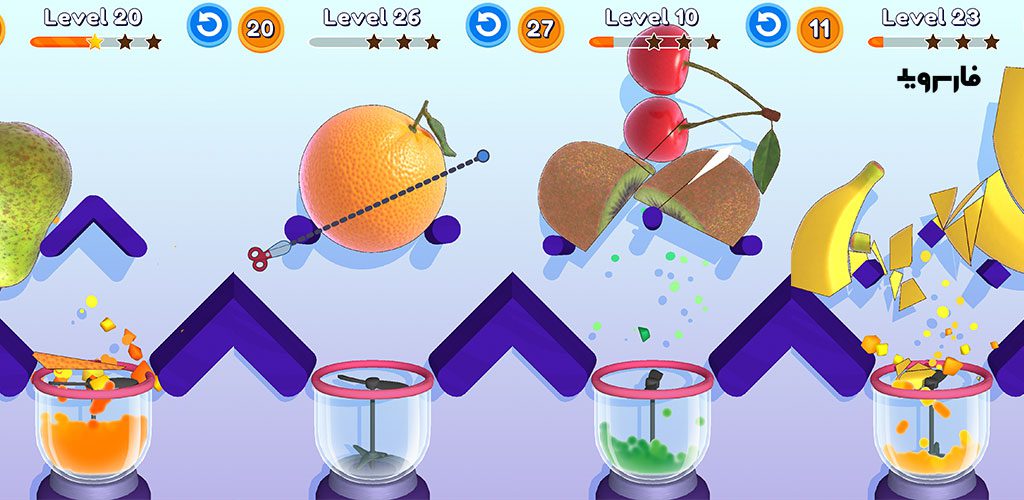Click the blue restart button beside counter 20
Image resolution: width=1024 pixels, height=500 pixels.
click(x=208, y=27)
